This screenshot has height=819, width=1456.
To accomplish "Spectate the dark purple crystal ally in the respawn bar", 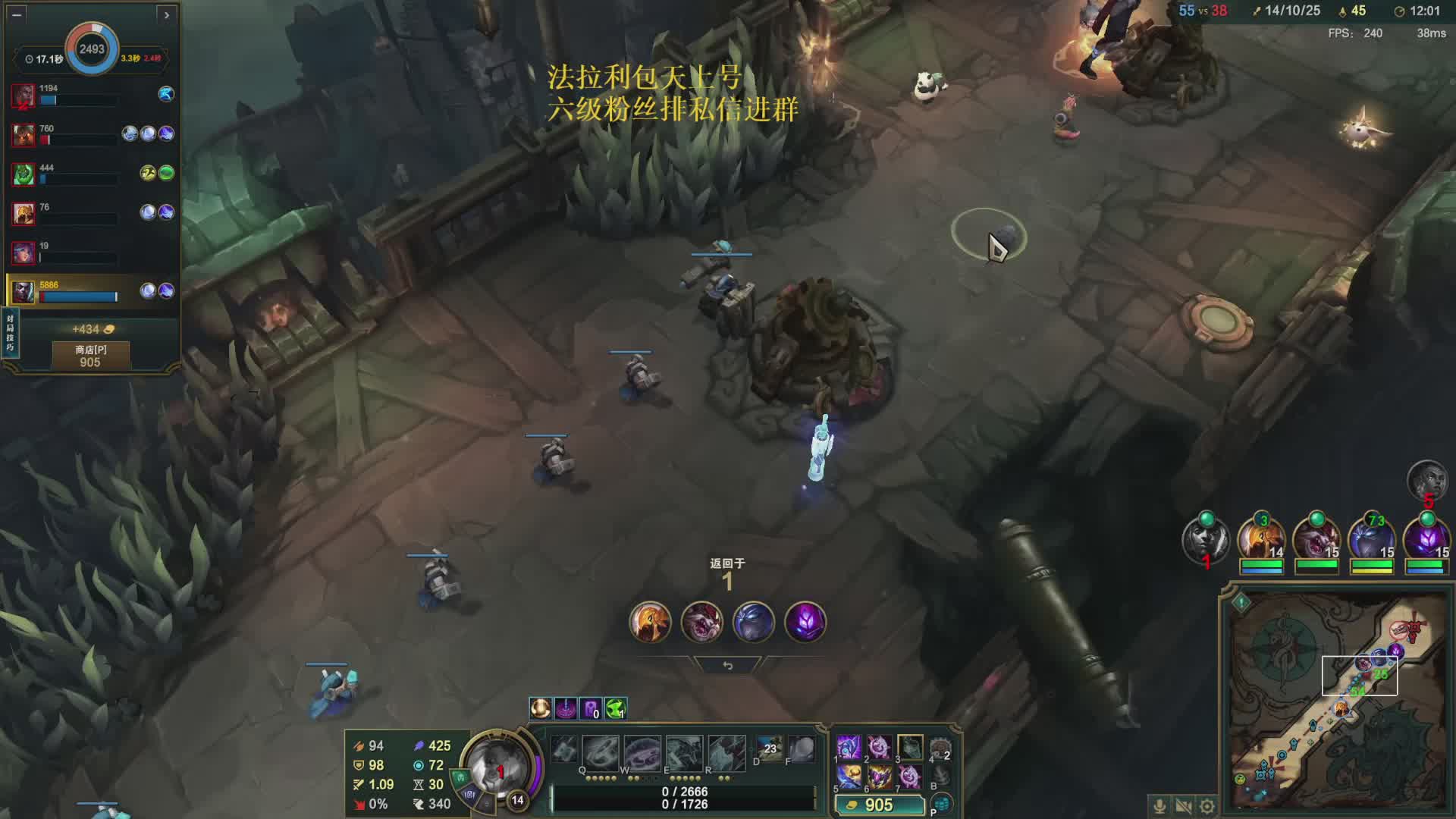I will point(805,622).
